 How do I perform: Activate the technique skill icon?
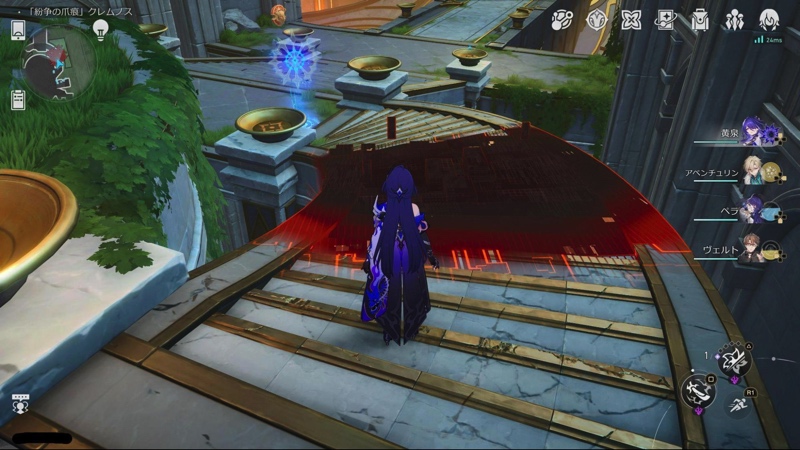[732, 363]
